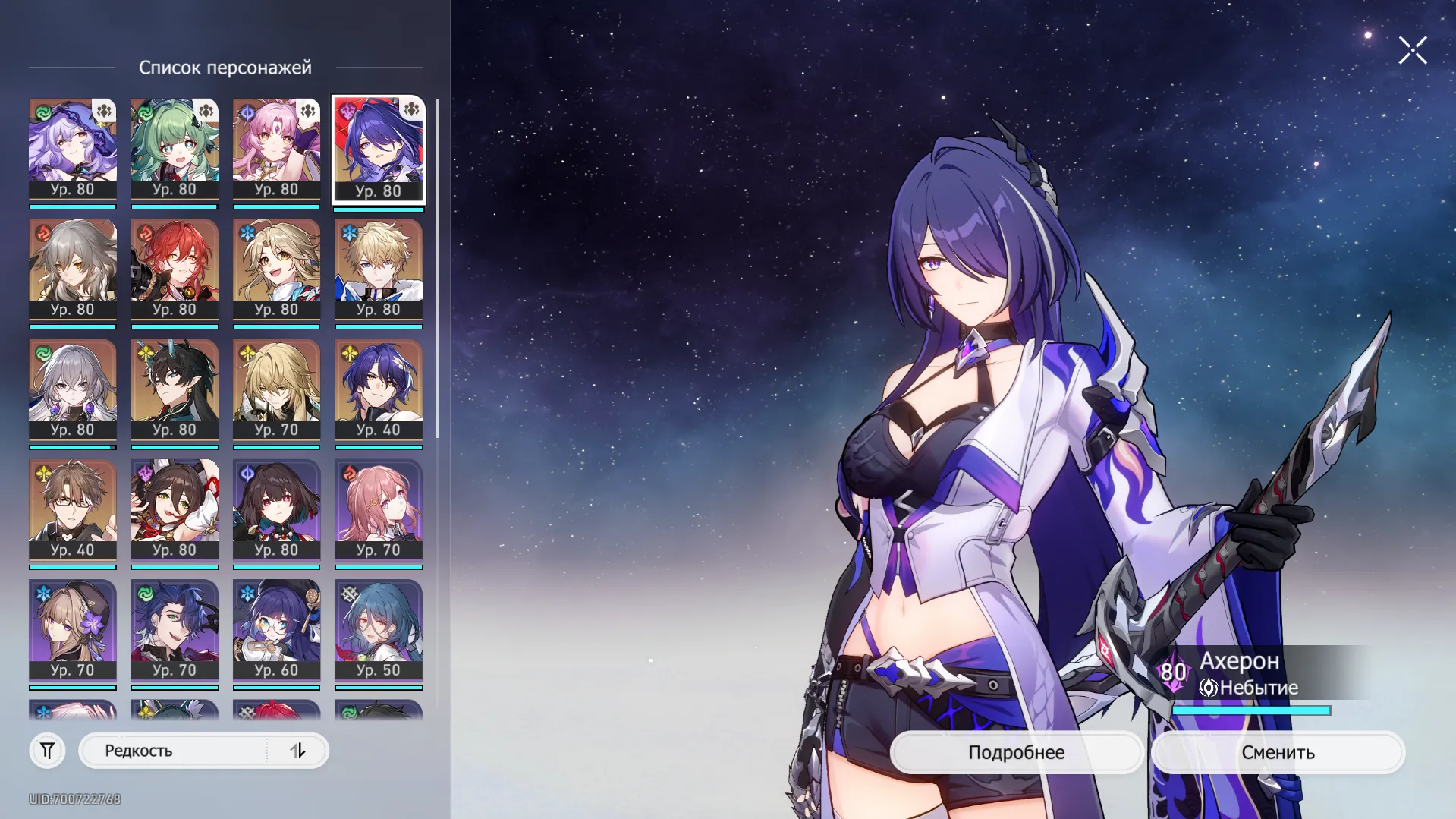Screen dimensions: 1456x819
Task: Pick Herta with the flower hat
Action: coord(73,630)
